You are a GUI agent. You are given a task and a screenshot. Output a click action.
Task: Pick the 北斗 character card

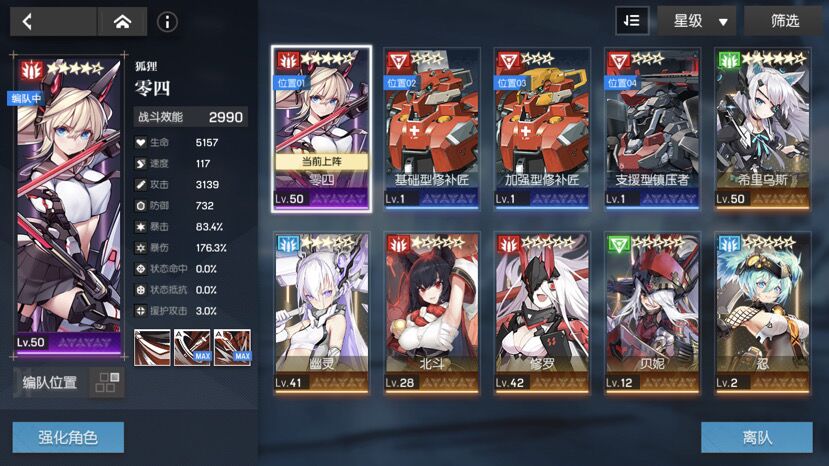[x=432, y=310]
